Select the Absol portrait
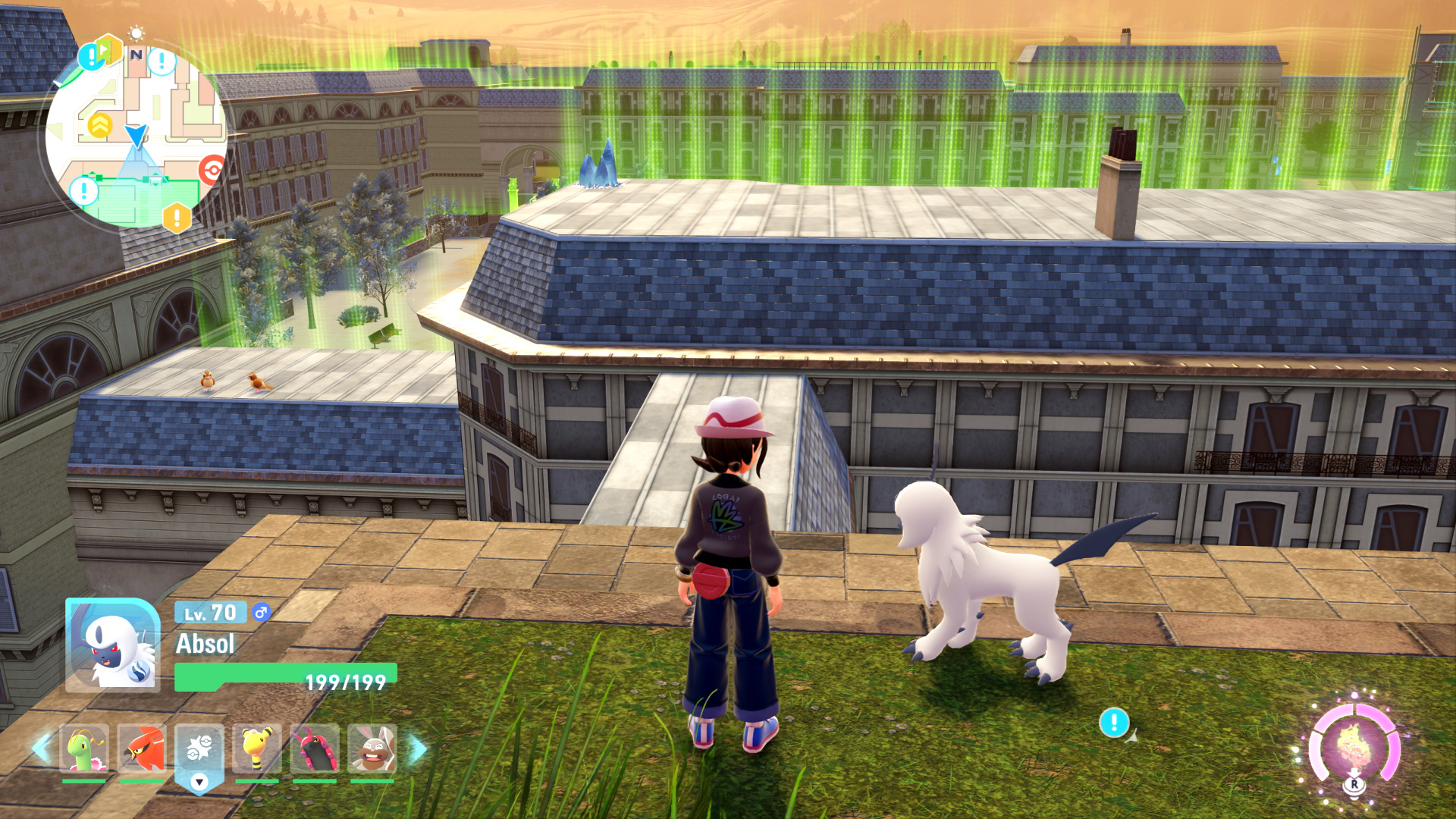This screenshot has height=819, width=1456. 112,645
